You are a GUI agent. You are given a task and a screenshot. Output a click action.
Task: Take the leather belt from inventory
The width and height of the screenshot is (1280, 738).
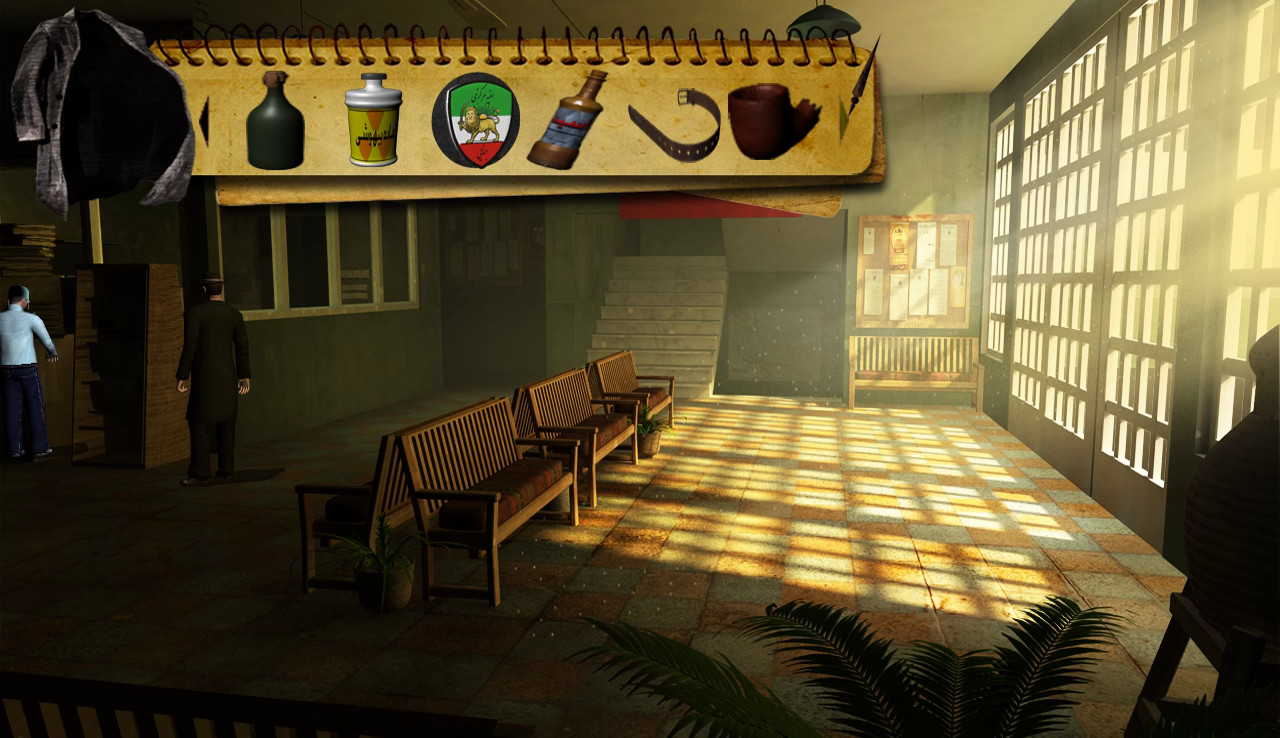(x=675, y=124)
